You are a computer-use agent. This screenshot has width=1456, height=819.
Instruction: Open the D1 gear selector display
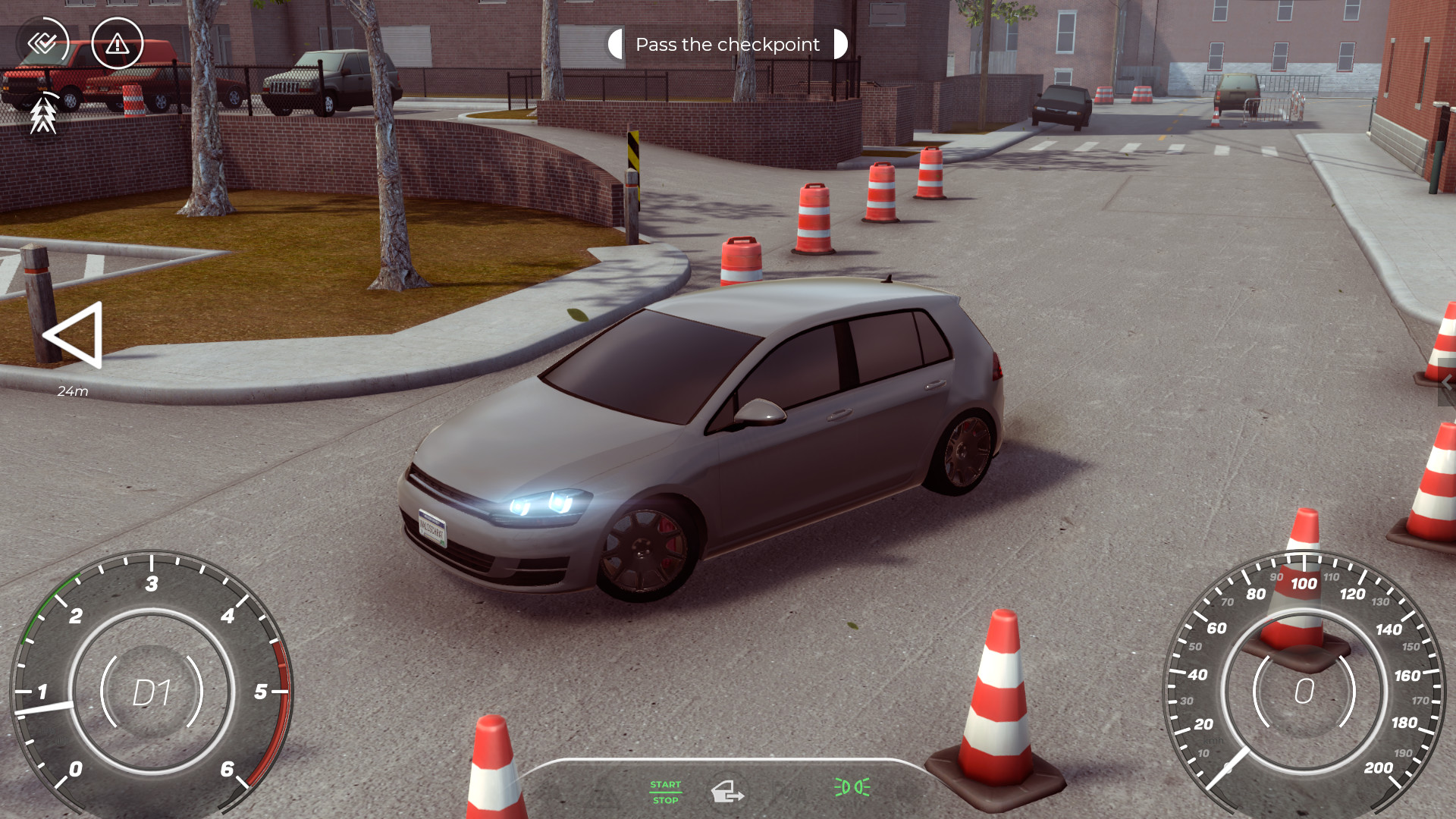152,692
